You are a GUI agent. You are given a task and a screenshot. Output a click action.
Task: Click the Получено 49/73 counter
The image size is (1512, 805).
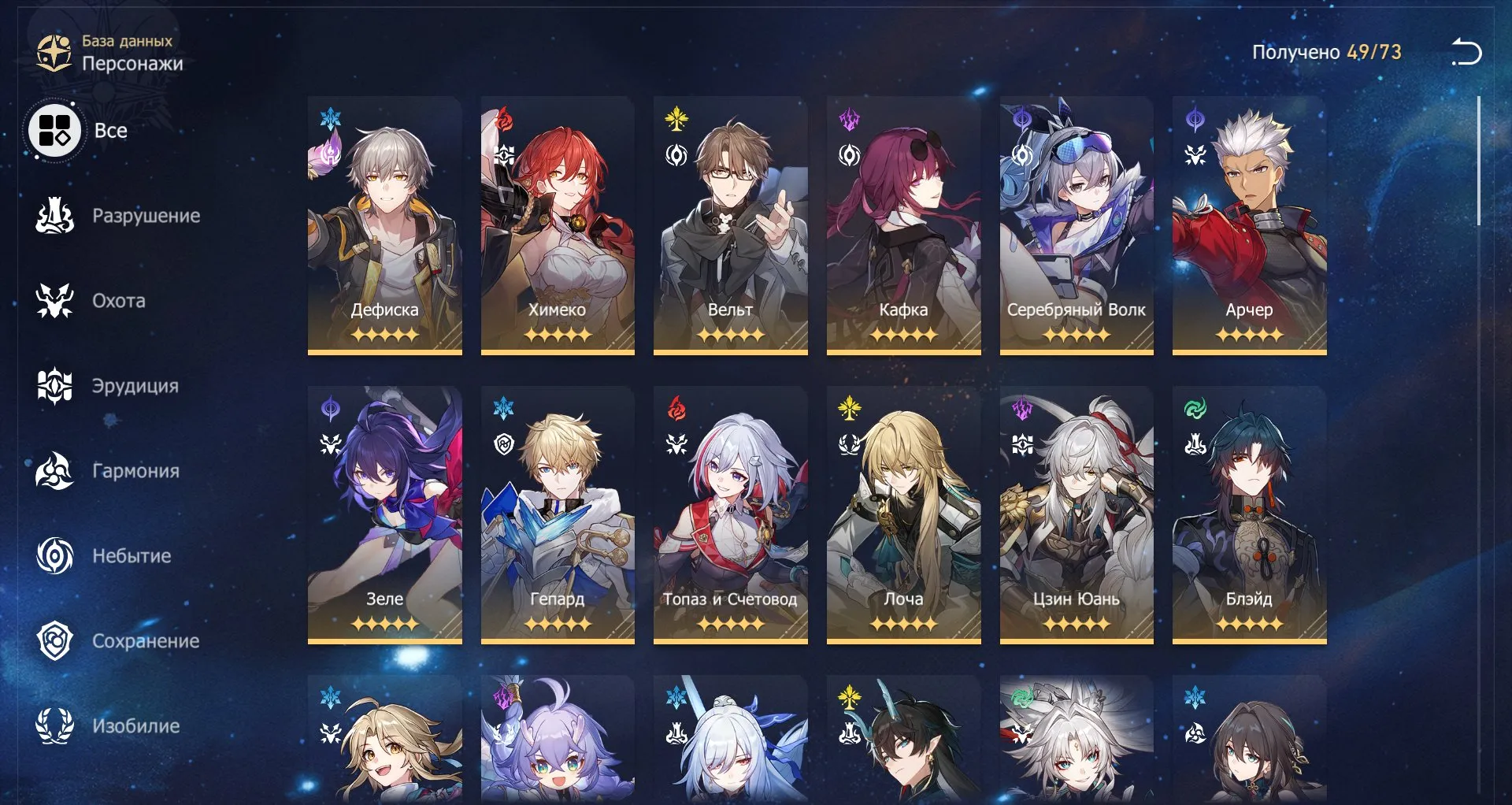click(1325, 51)
